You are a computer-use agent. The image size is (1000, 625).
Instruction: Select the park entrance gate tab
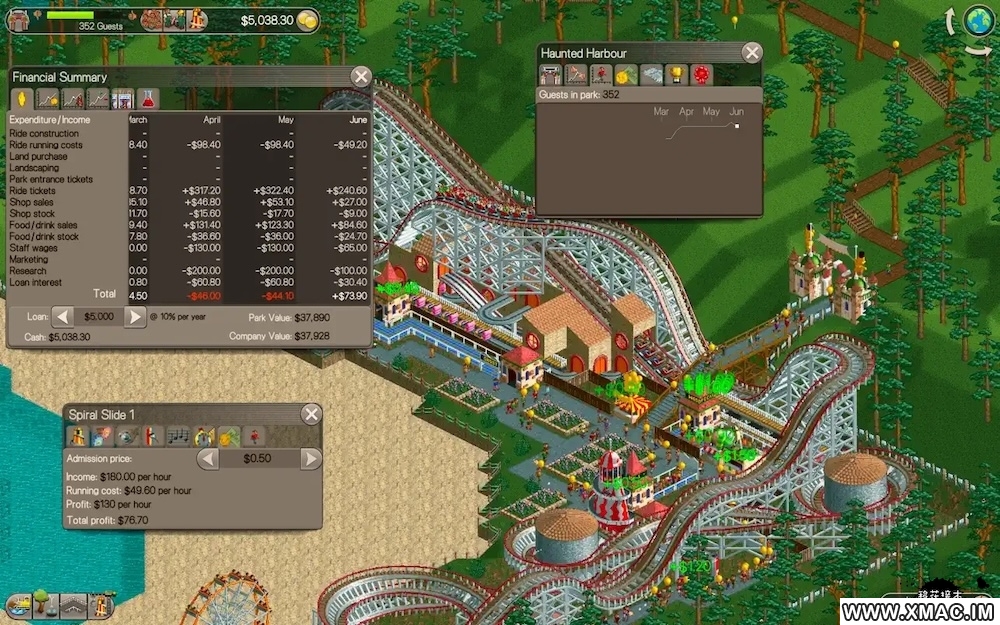pyautogui.click(x=549, y=74)
